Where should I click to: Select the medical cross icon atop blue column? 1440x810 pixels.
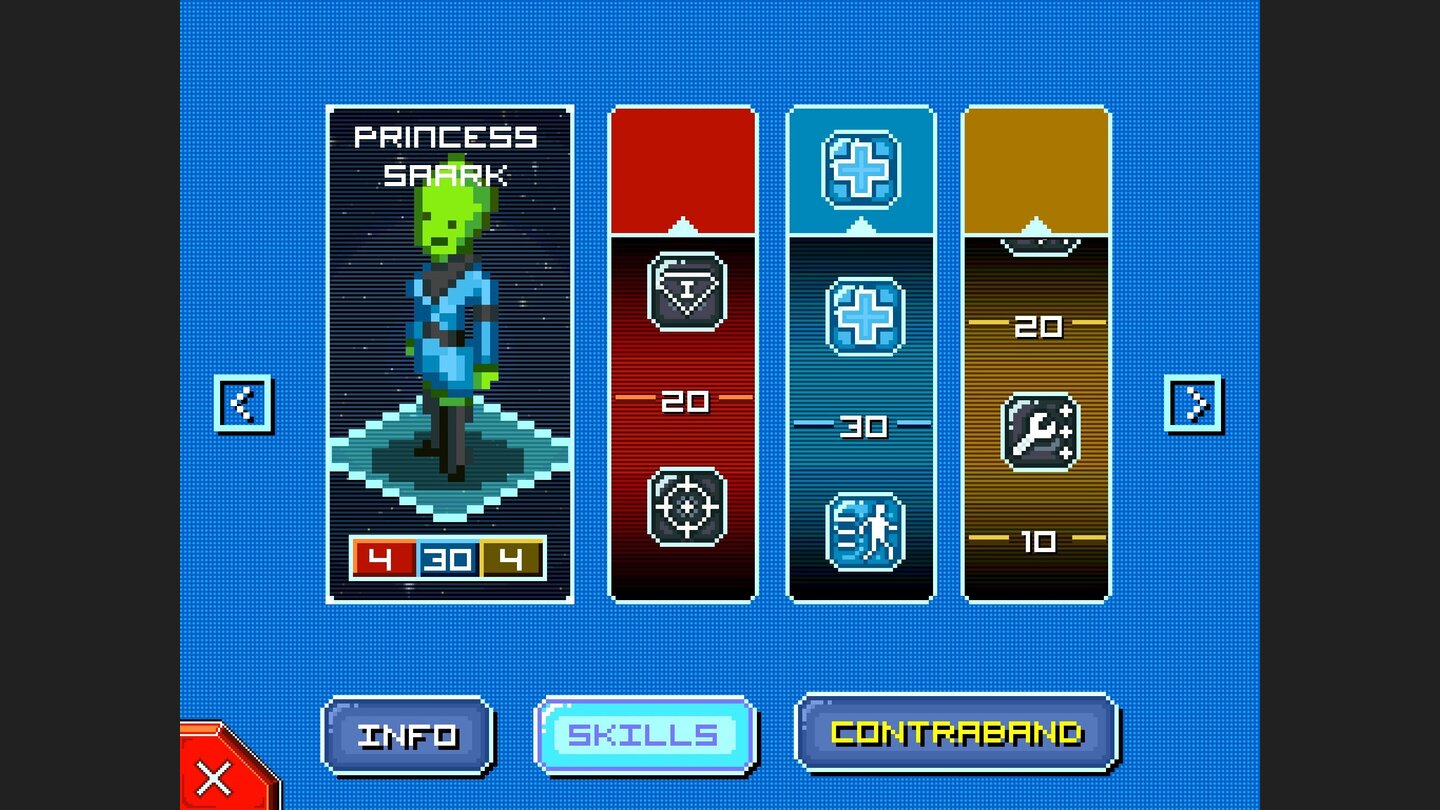861,172
